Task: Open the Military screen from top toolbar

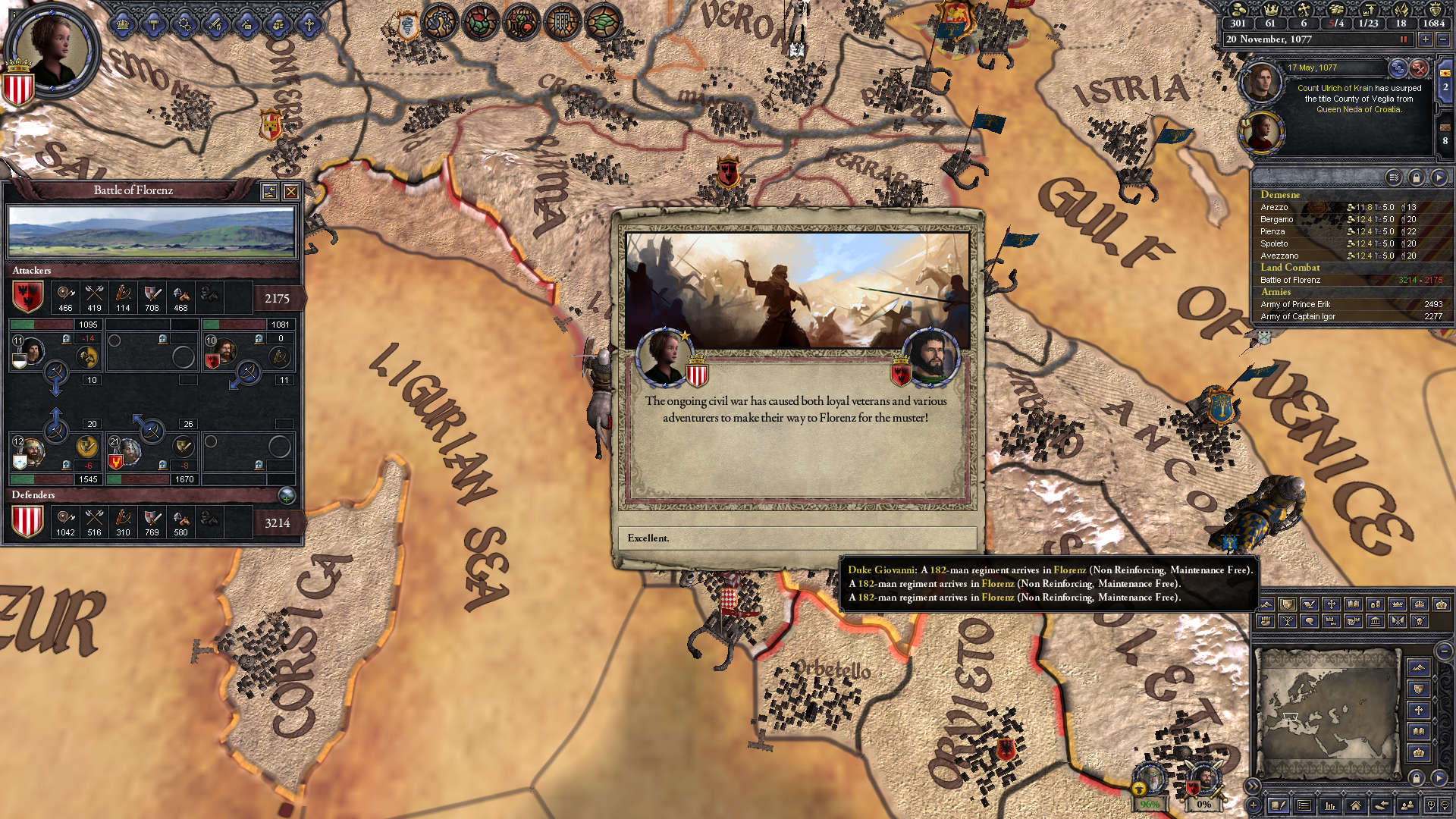Action: pyautogui.click(x=215, y=25)
